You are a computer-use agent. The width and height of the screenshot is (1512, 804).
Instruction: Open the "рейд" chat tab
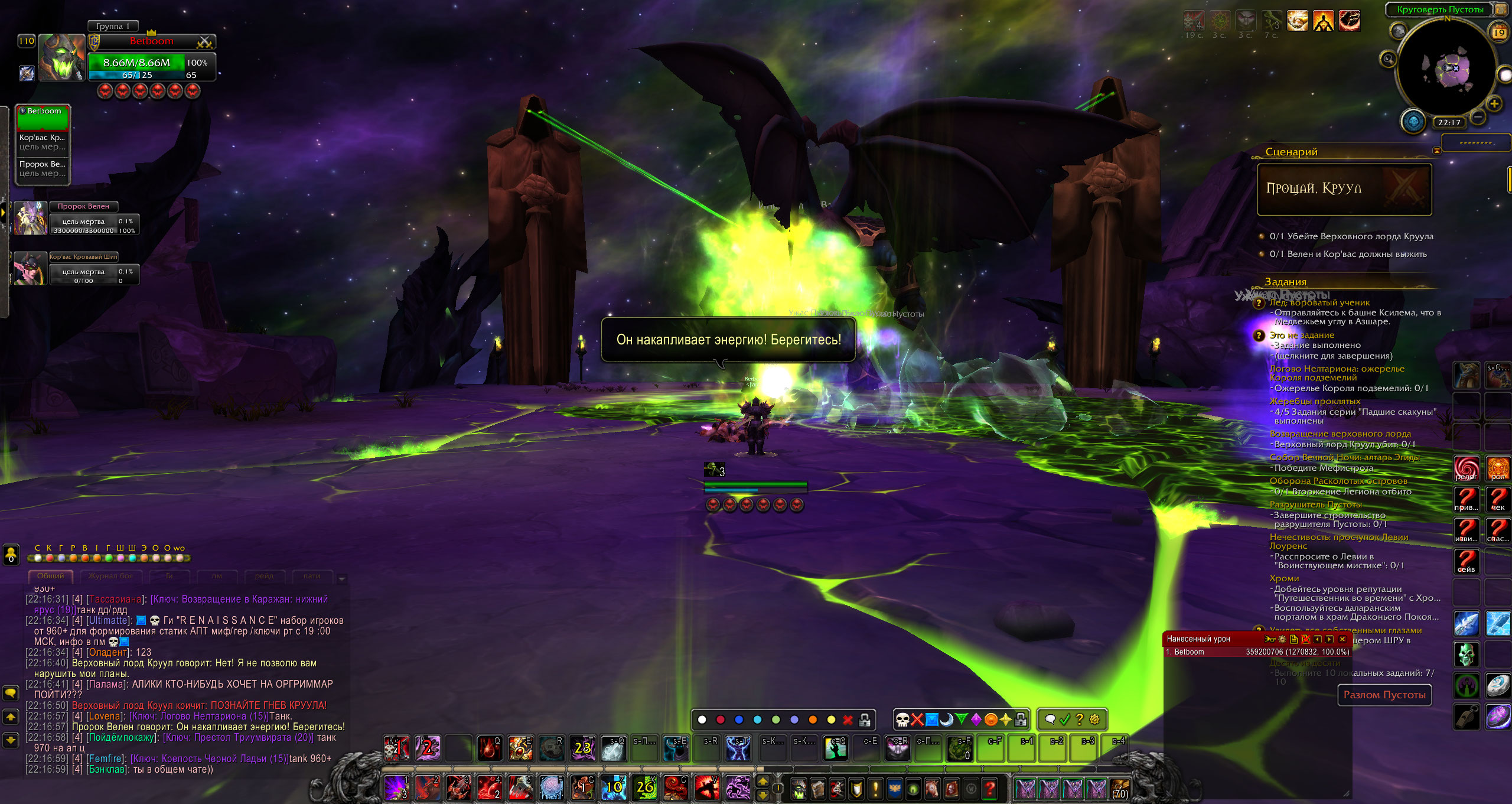(264, 576)
